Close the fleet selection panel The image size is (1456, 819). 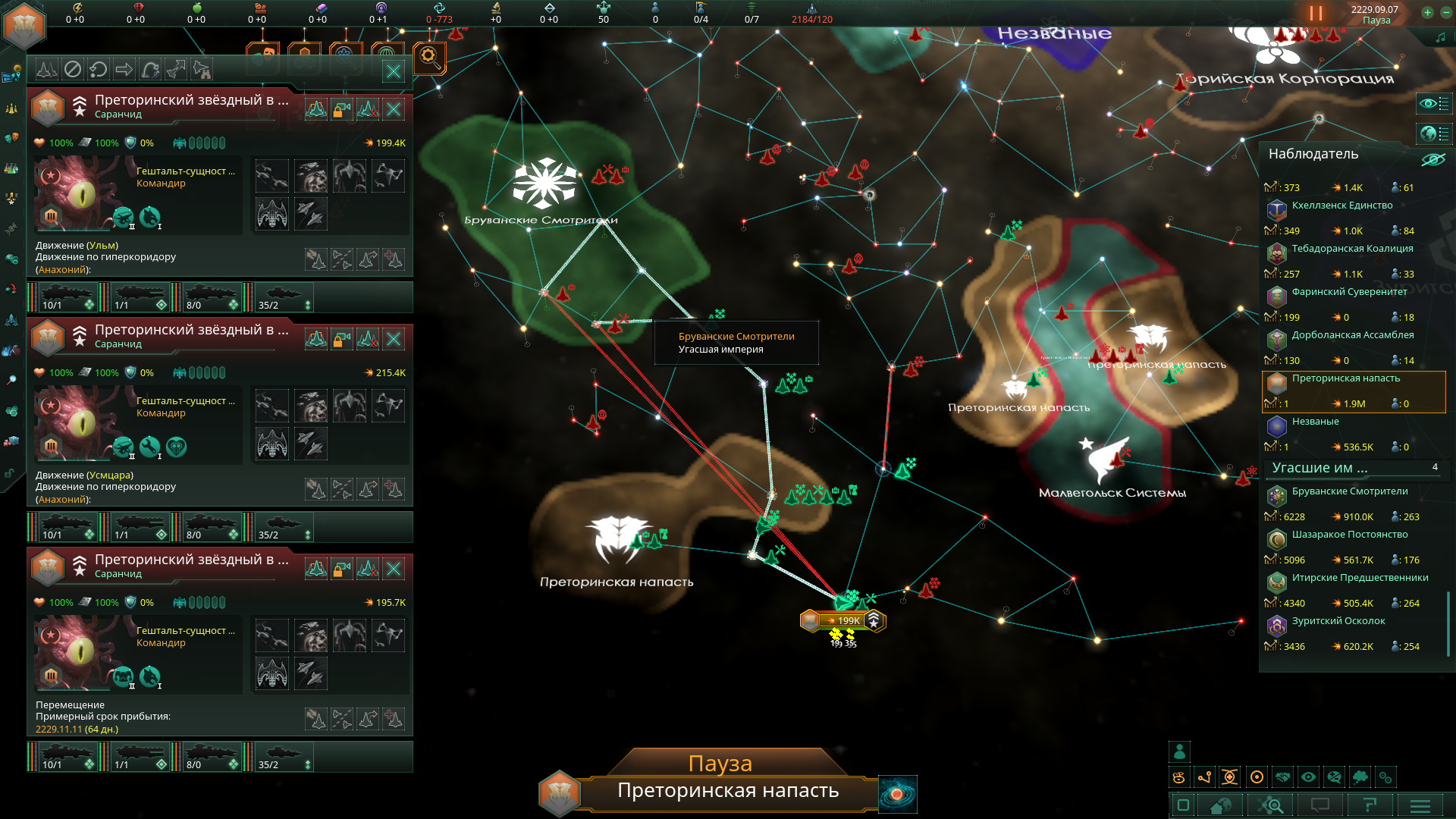click(394, 71)
